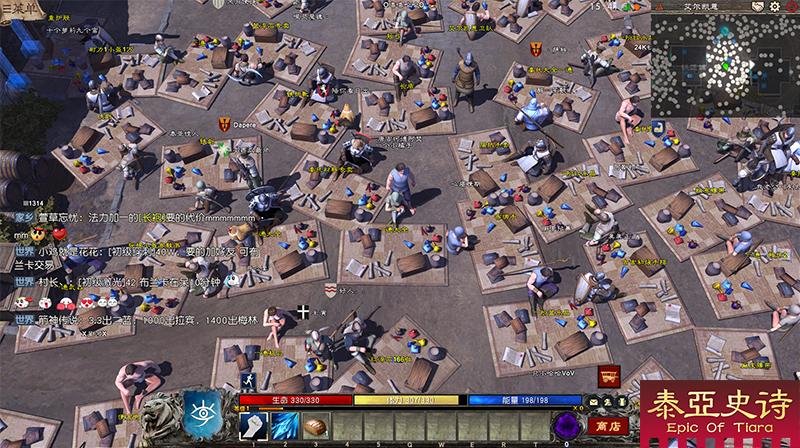800x448 pixels.
Task: Open the mail envelope icon
Action: click(594, 401)
